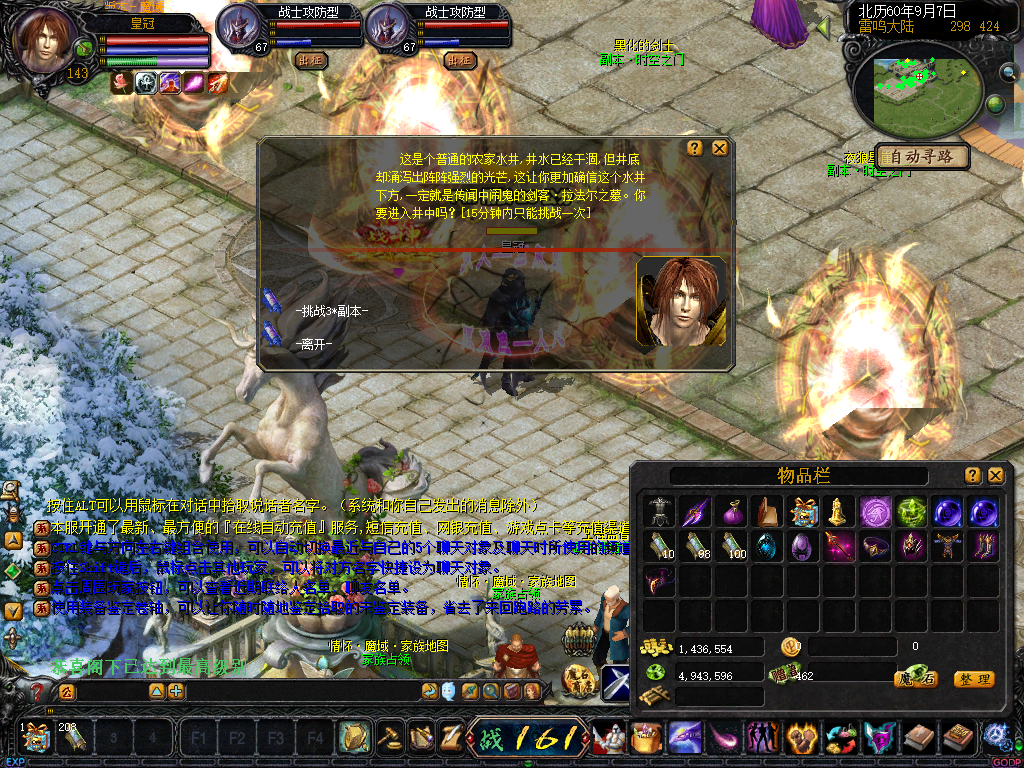This screenshot has height=768, width=1024.
Task: Open the 魔石 magic stone button
Action: click(x=915, y=680)
